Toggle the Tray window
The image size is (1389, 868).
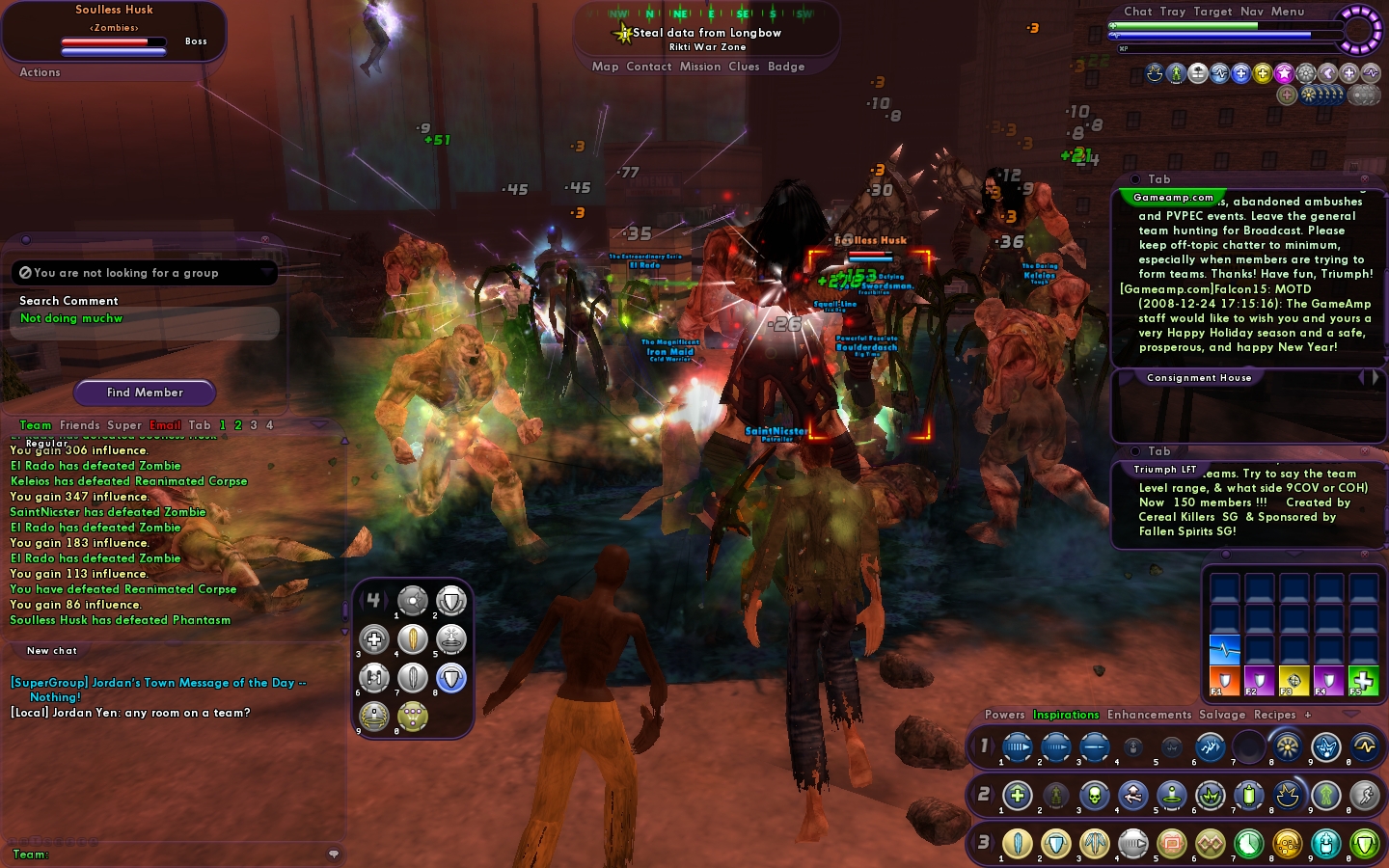(1173, 12)
